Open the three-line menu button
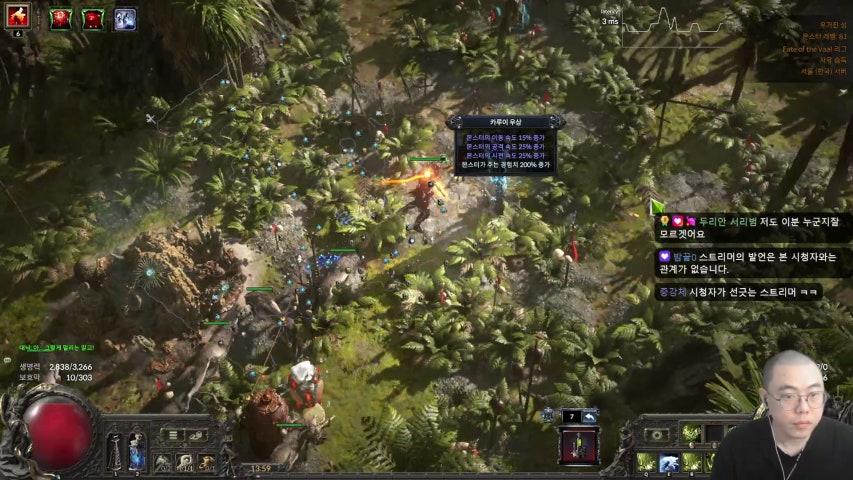Viewport: 853px width, 480px height. (173, 435)
